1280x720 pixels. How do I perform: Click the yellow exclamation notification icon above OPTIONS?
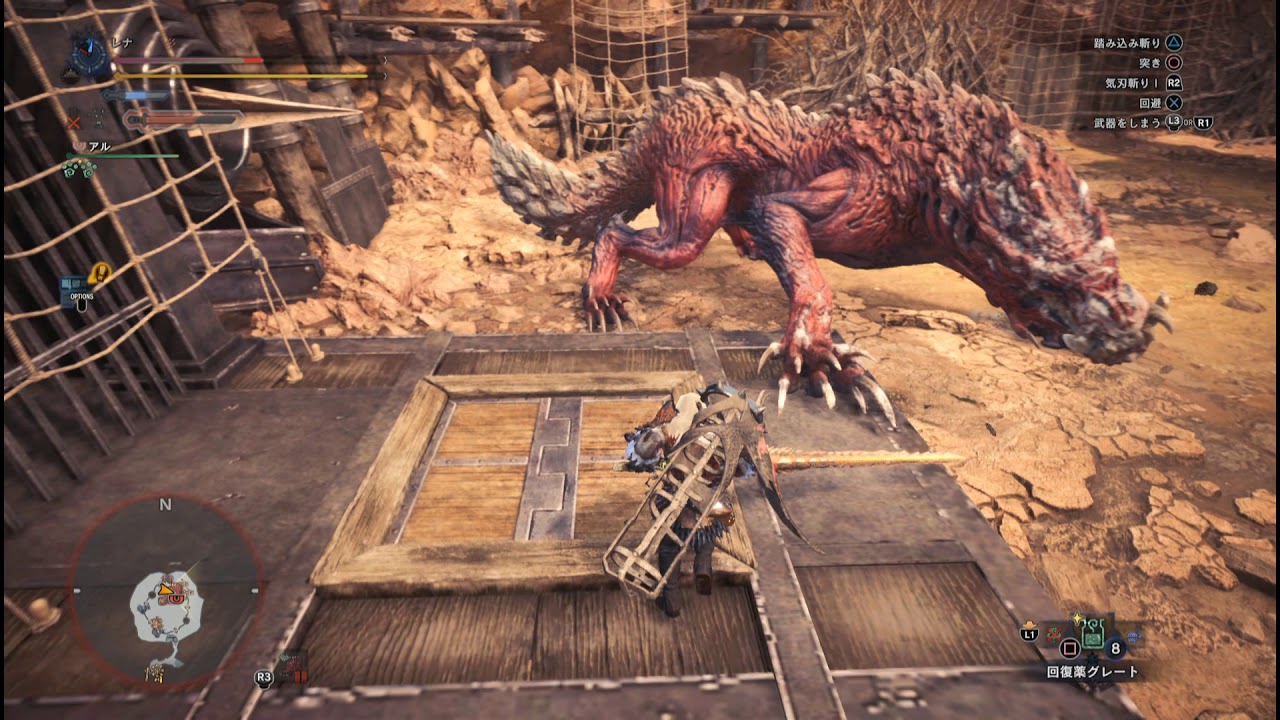click(x=102, y=271)
